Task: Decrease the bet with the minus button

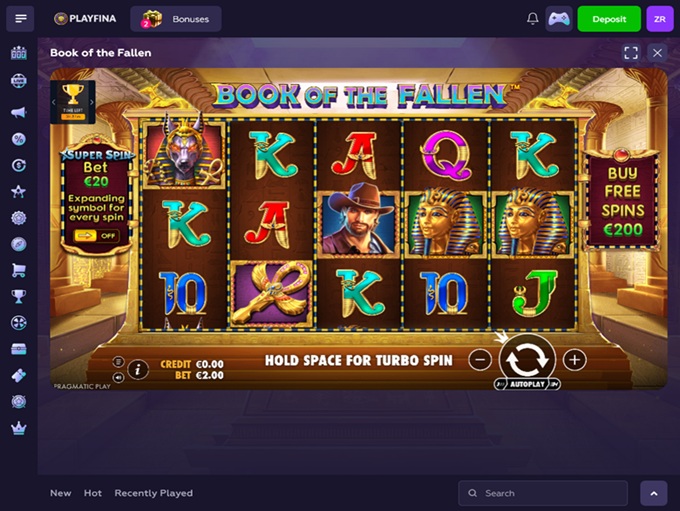Action: [x=480, y=360]
